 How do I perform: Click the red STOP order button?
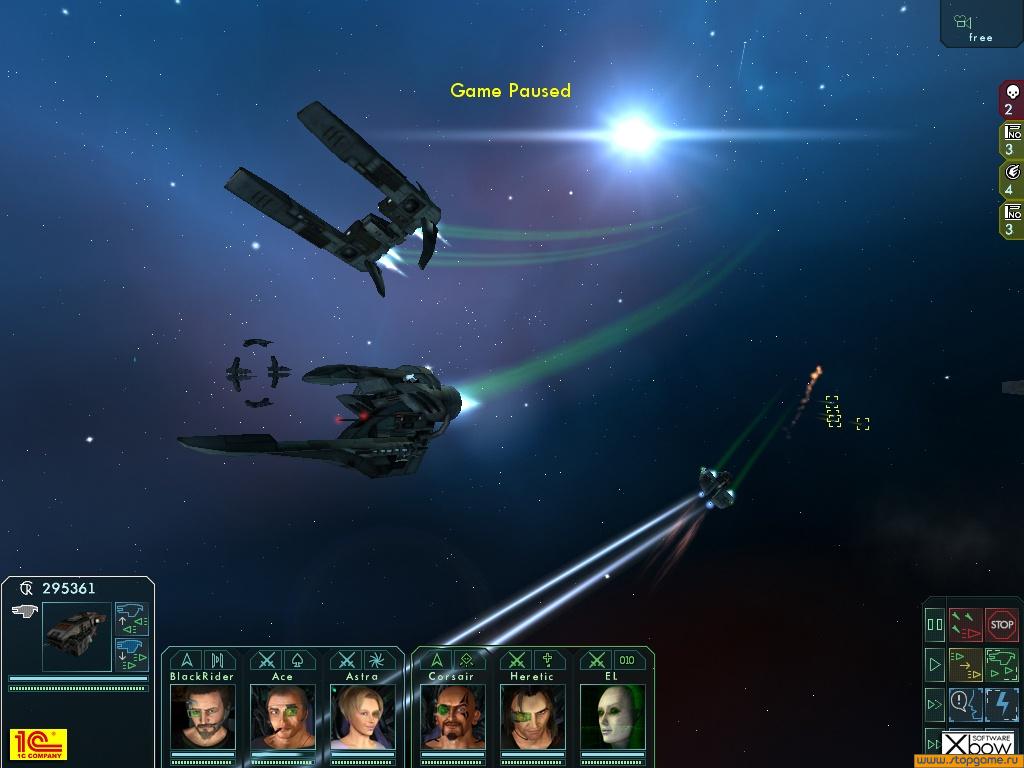pos(1001,625)
